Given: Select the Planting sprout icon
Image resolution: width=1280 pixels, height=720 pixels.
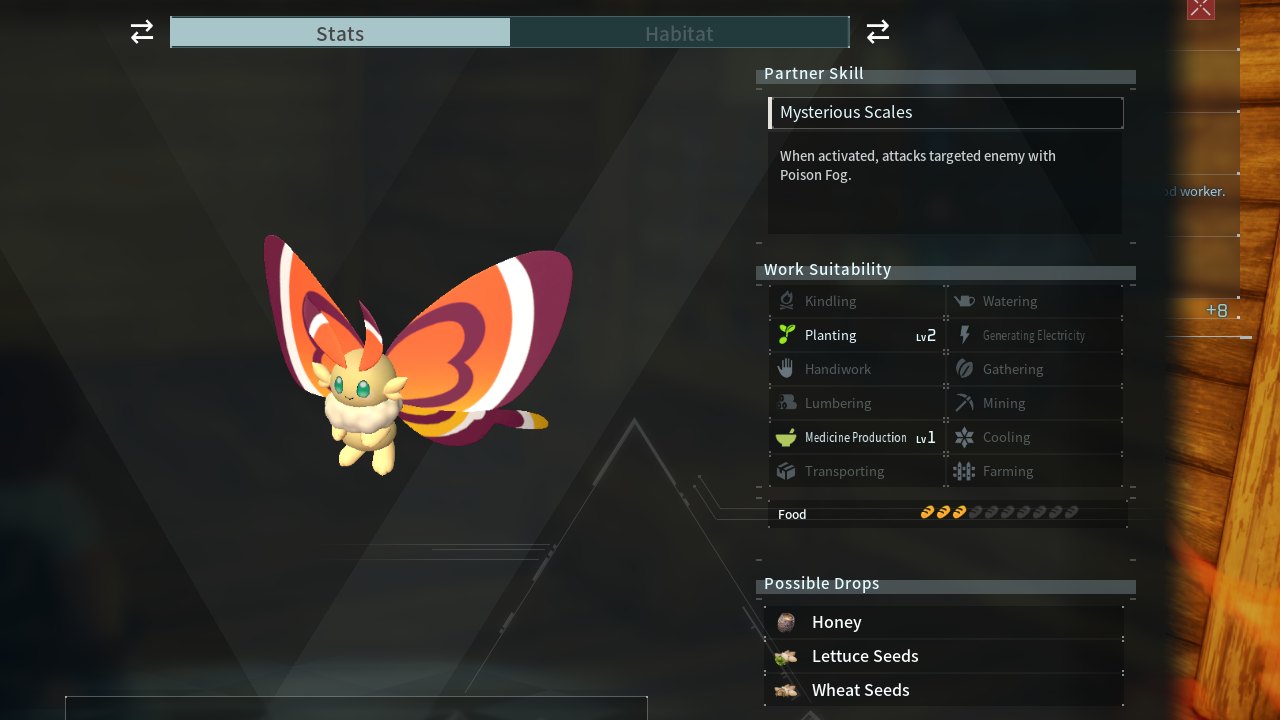Looking at the screenshot, I should pyautogui.click(x=786, y=335).
